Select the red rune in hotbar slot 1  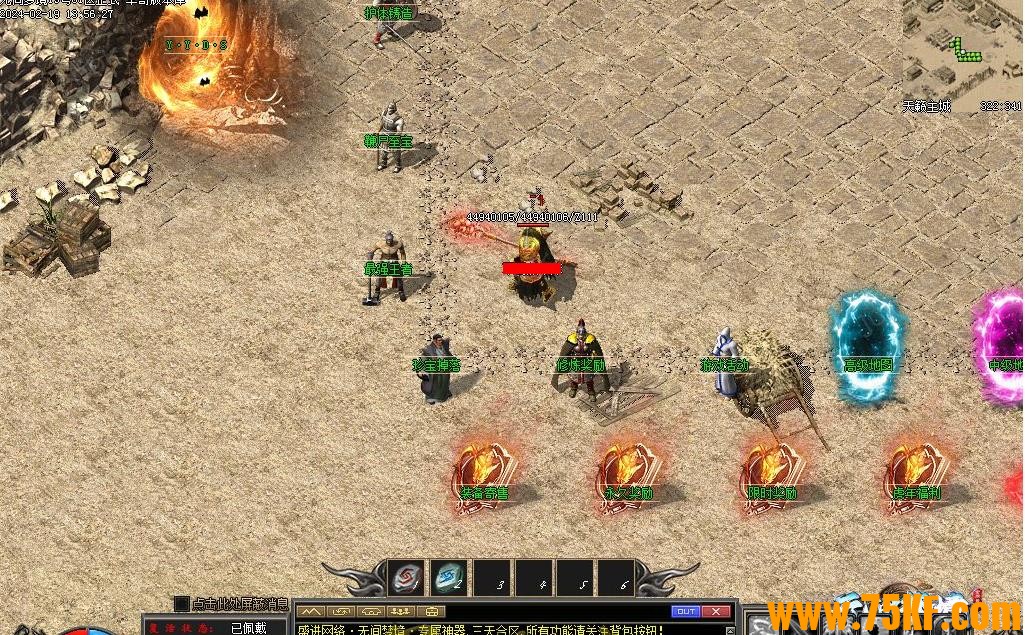(406, 579)
